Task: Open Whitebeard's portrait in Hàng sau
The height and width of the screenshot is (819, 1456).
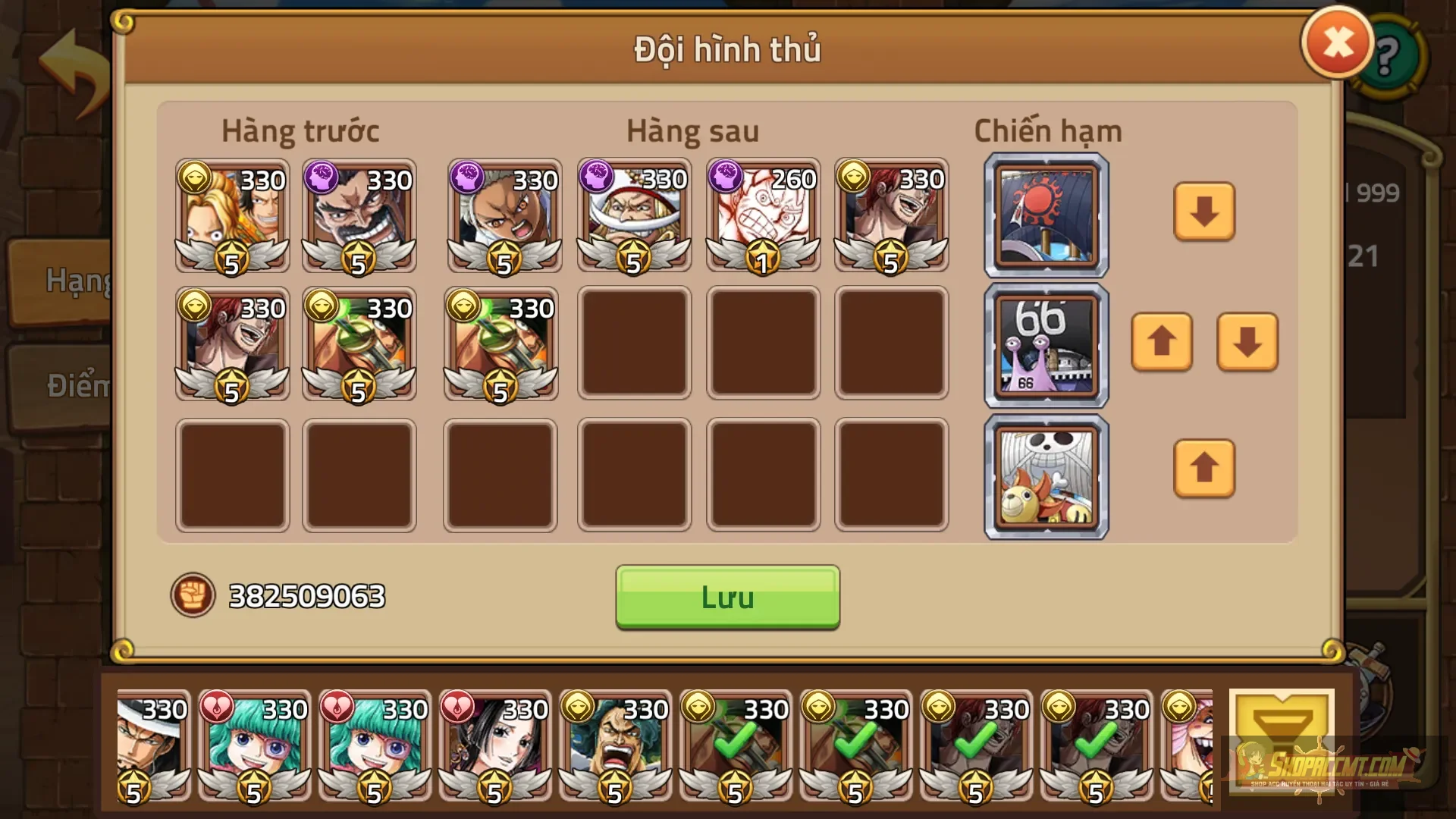Action: point(633,216)
